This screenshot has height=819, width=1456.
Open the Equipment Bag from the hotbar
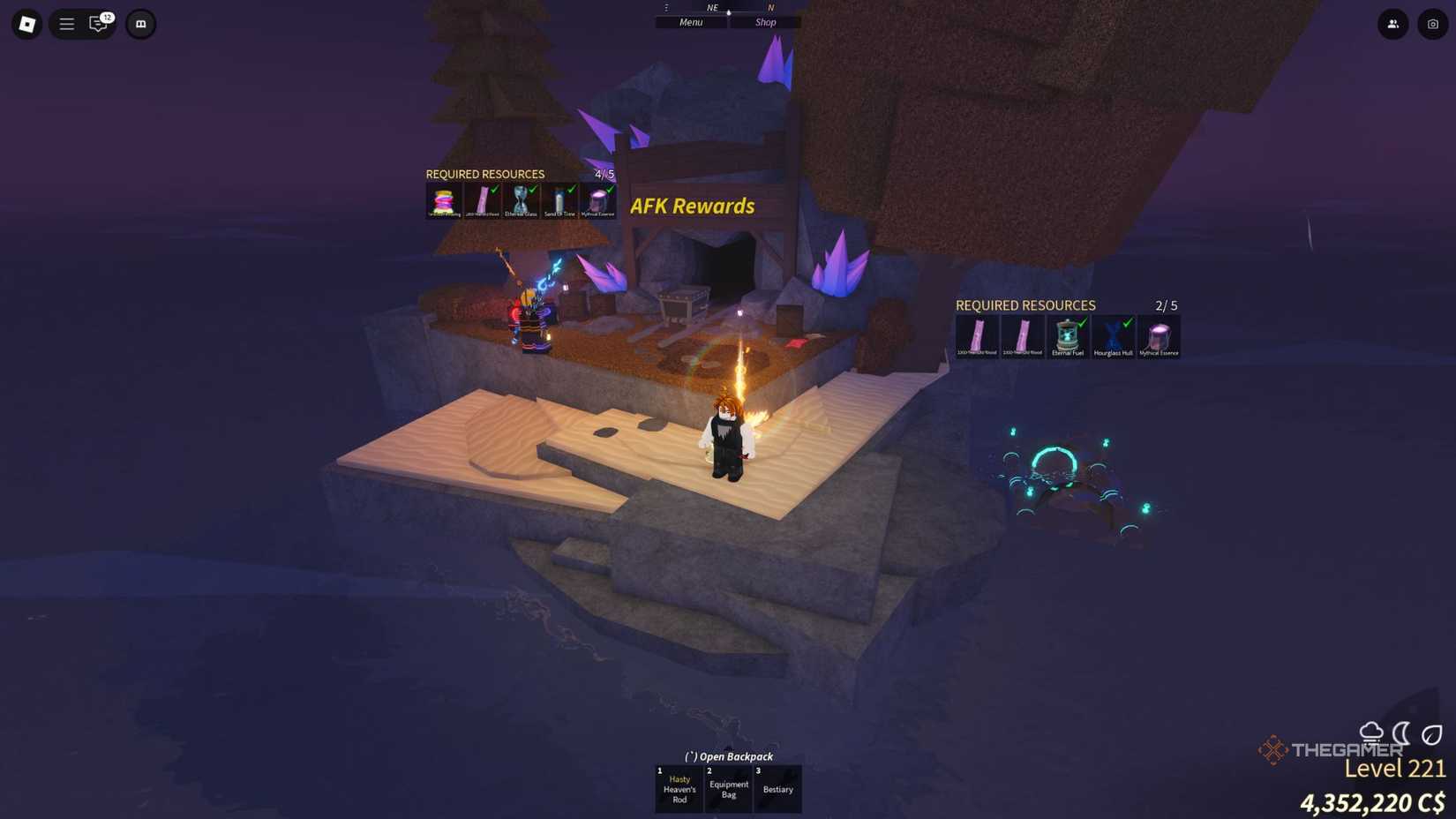point(728,788)
